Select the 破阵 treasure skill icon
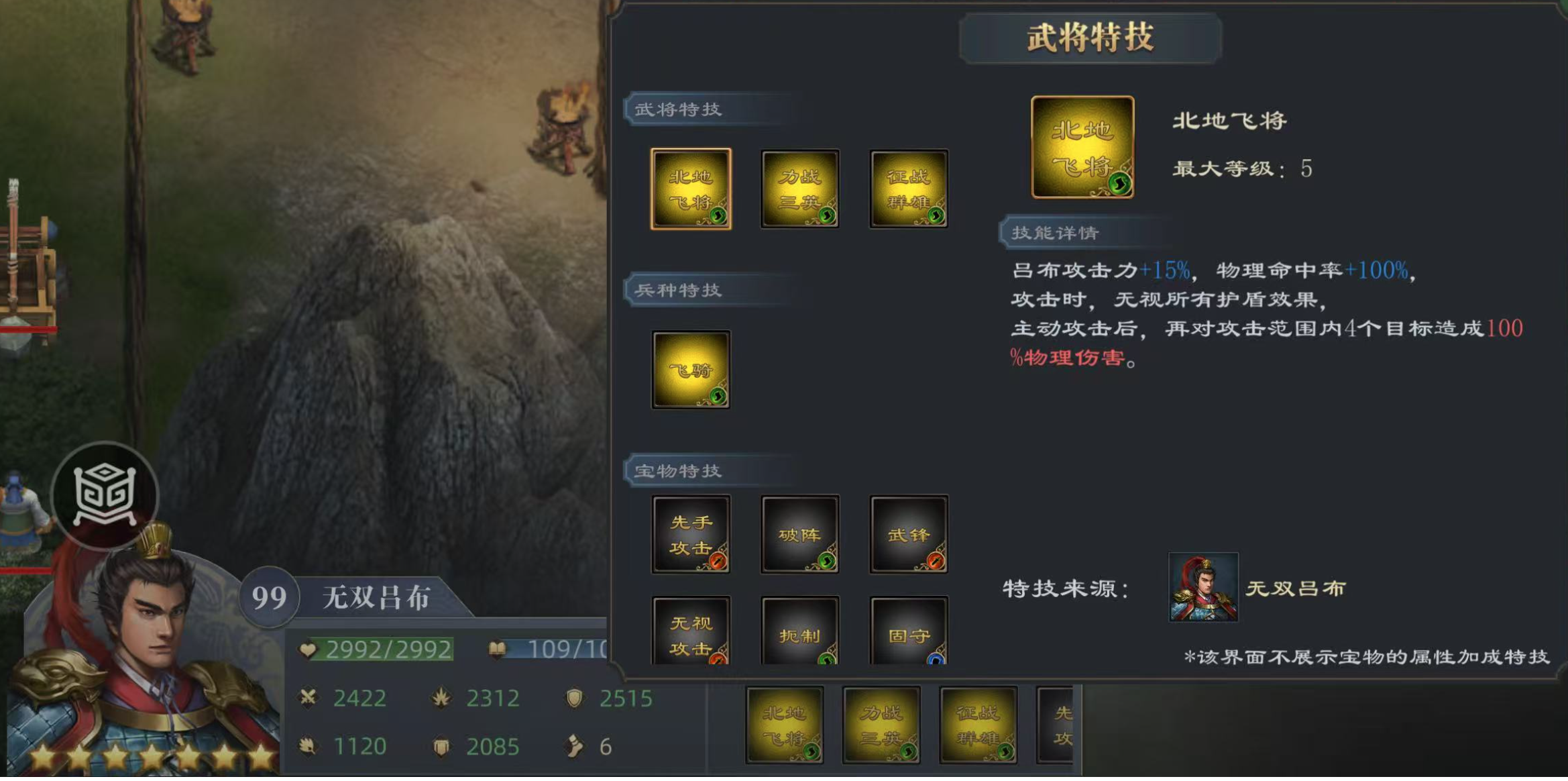 tap(799, 534)
